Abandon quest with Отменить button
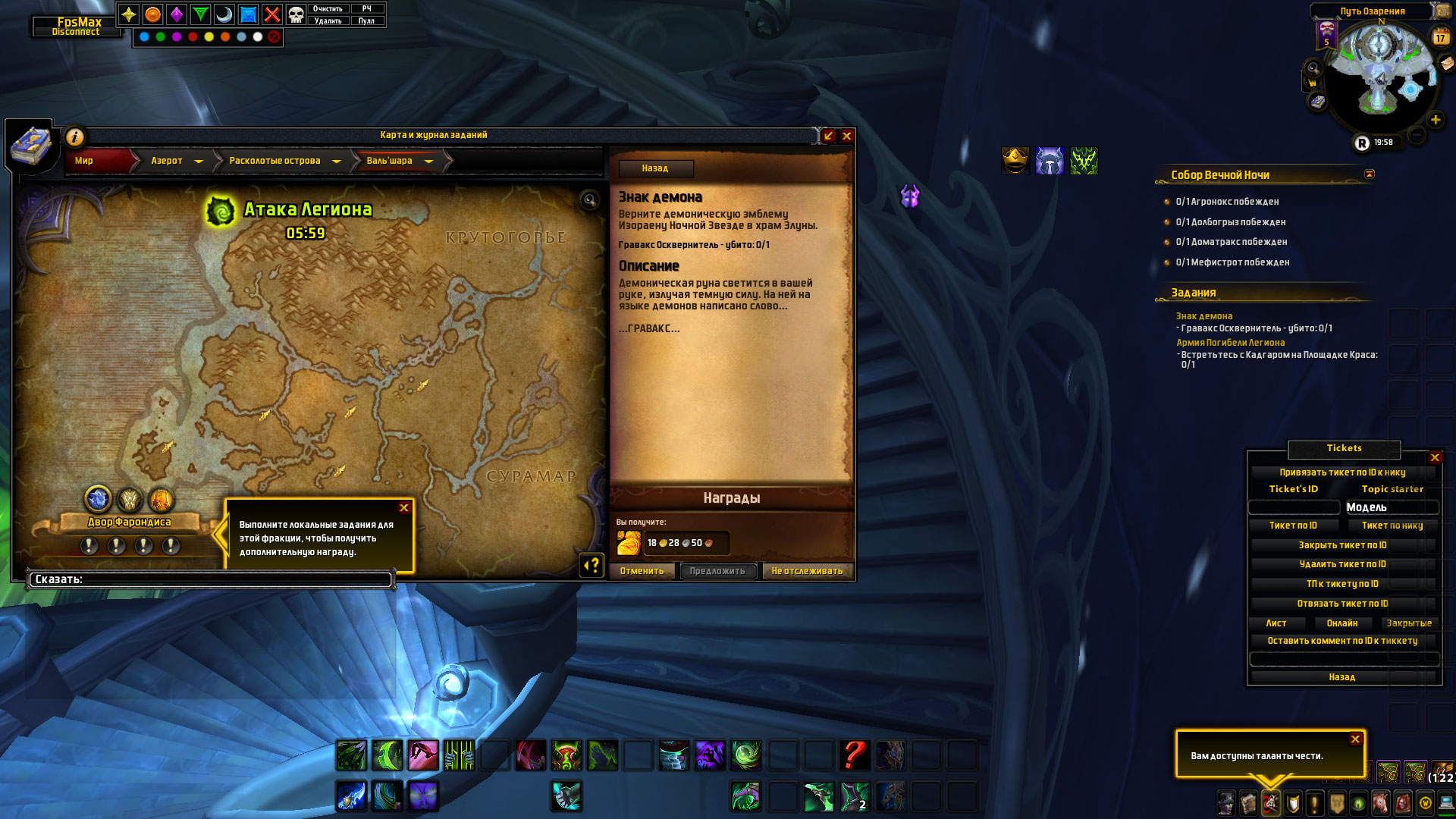 point(642,571)
